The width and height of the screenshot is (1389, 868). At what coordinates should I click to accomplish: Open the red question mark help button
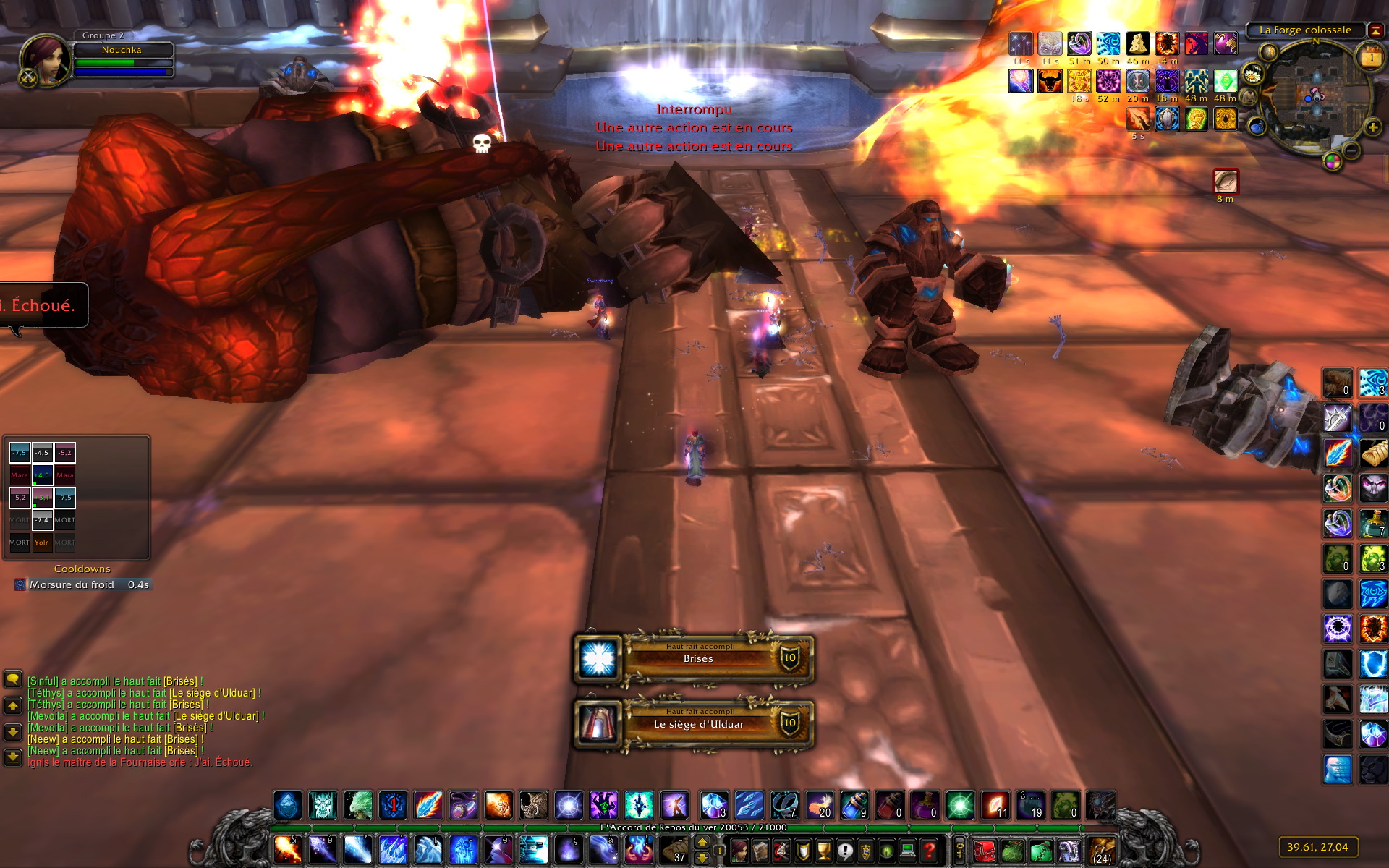[x=930, y=851]
